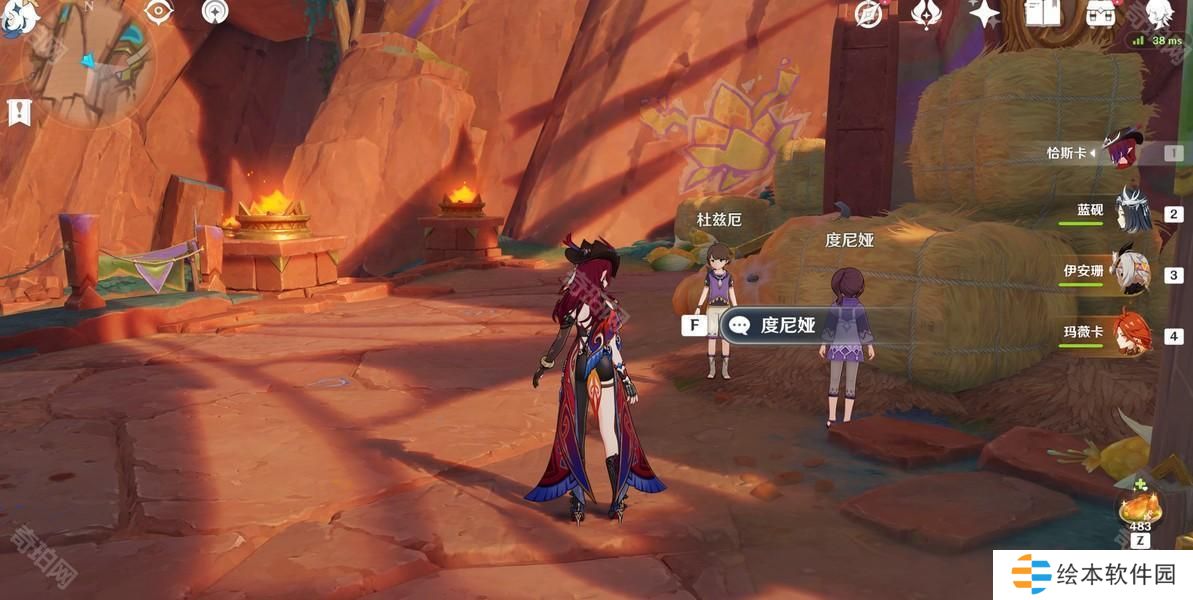The width and height of the screenshot is (1193, 600).
Task: Open the winged battle pass icon
Action: pos(926,13)
